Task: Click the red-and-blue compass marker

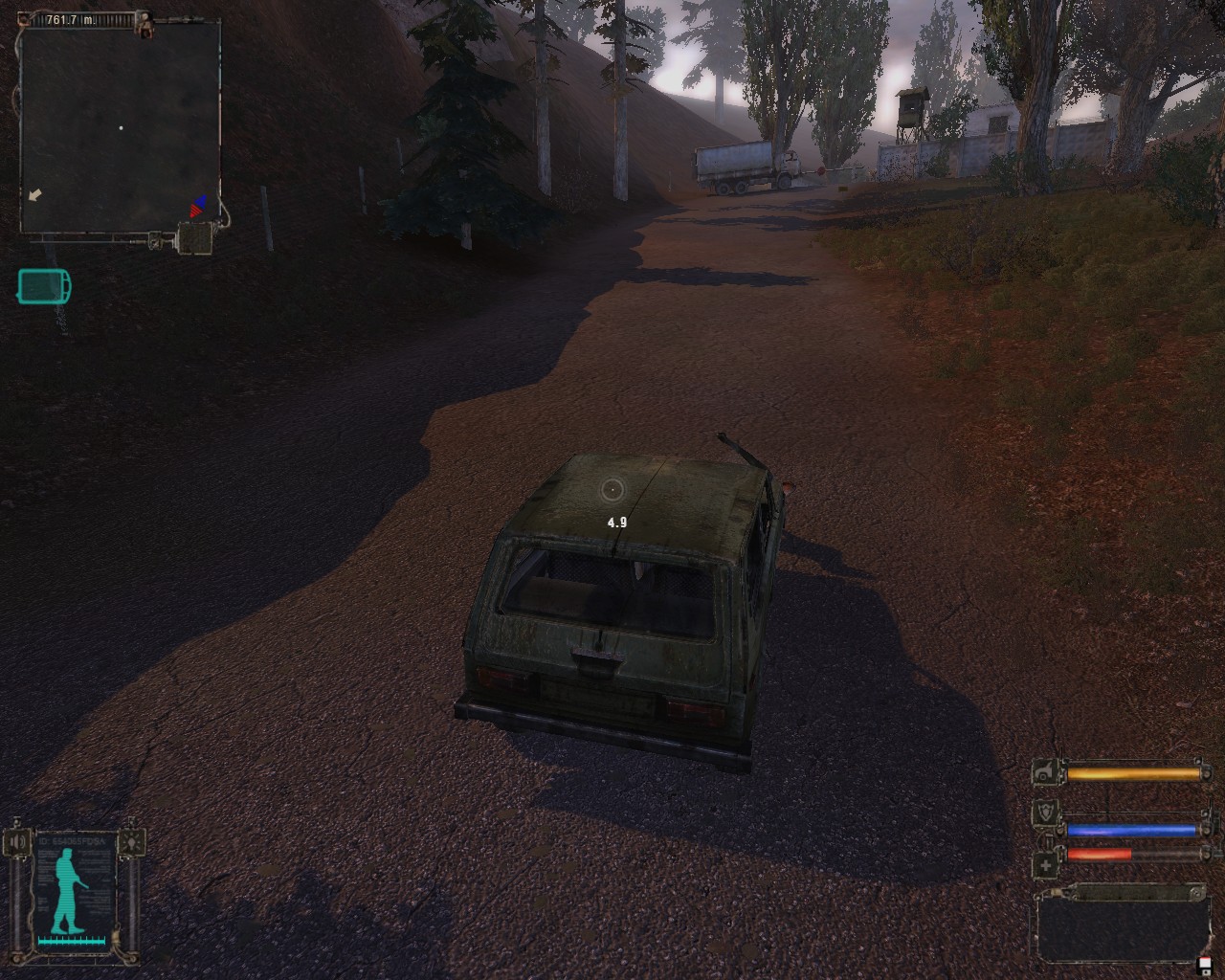Action: (198, 206)
